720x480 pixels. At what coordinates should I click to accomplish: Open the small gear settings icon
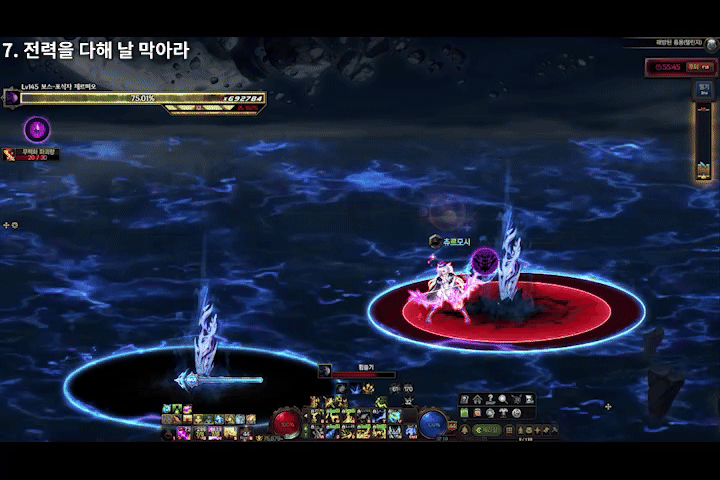(x=14, y=225)
